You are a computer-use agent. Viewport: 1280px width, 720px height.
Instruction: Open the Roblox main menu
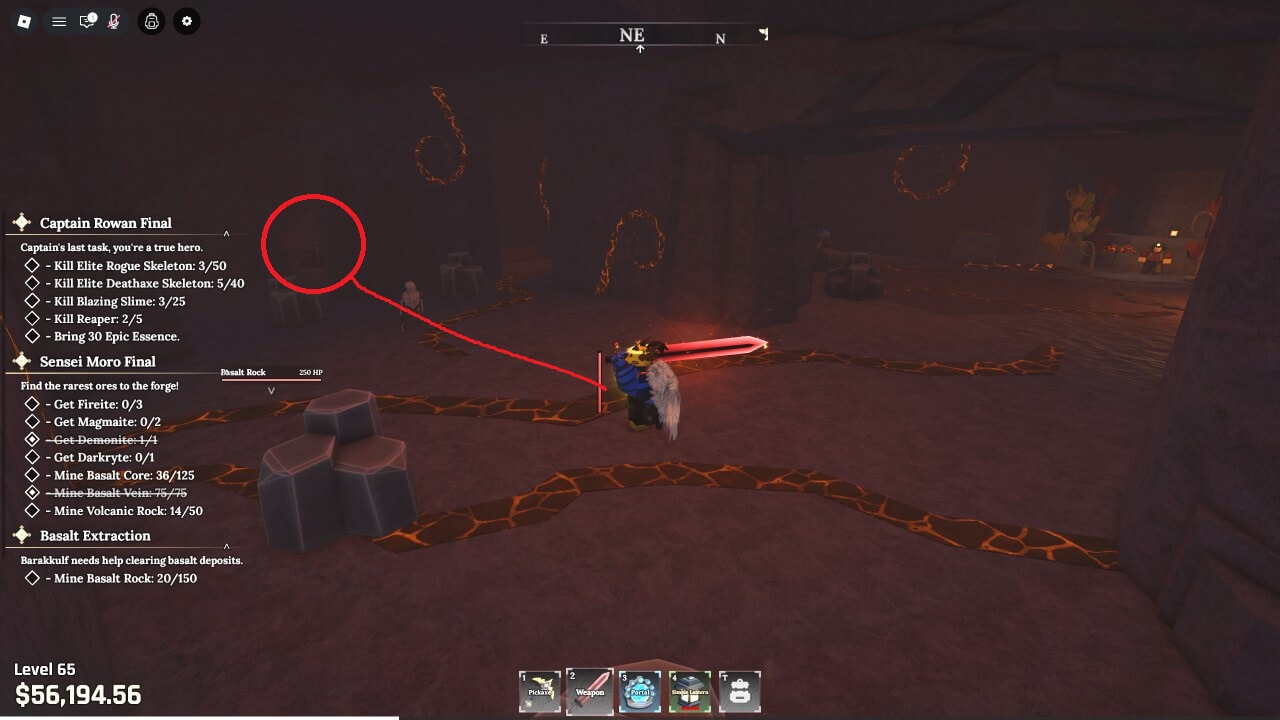click(x=25, y=21)
